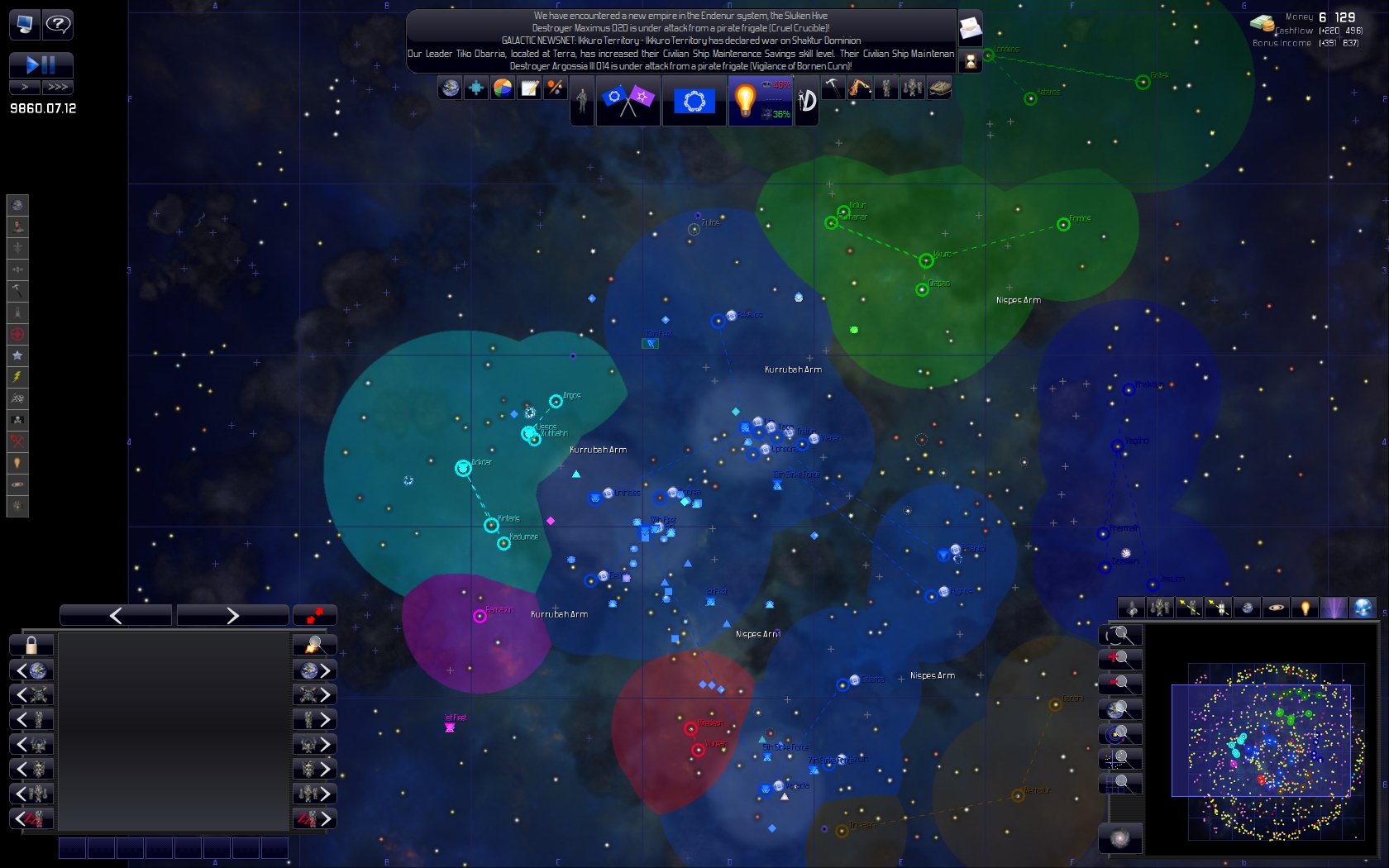Open the help question mark button

(58, 24)
